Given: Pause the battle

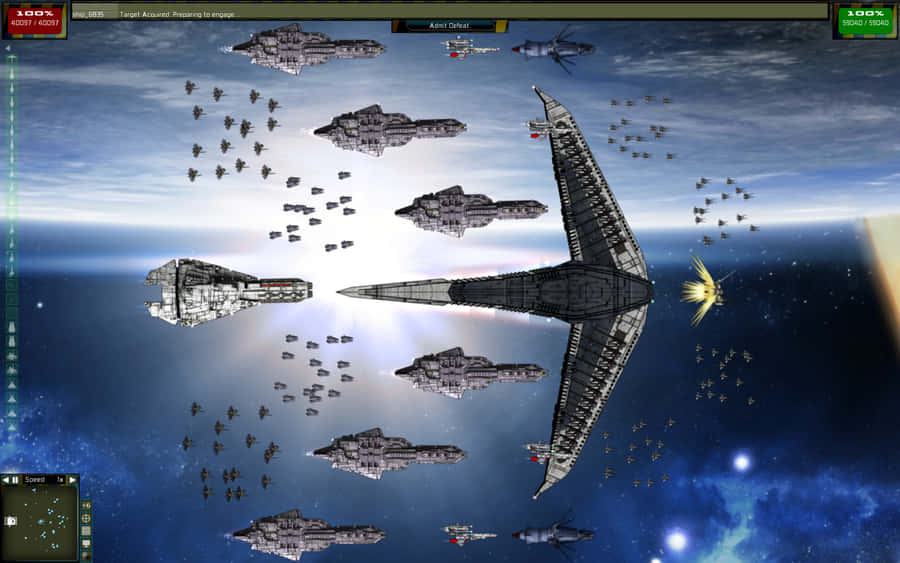Looking at the screenshot, I should 15,480.
